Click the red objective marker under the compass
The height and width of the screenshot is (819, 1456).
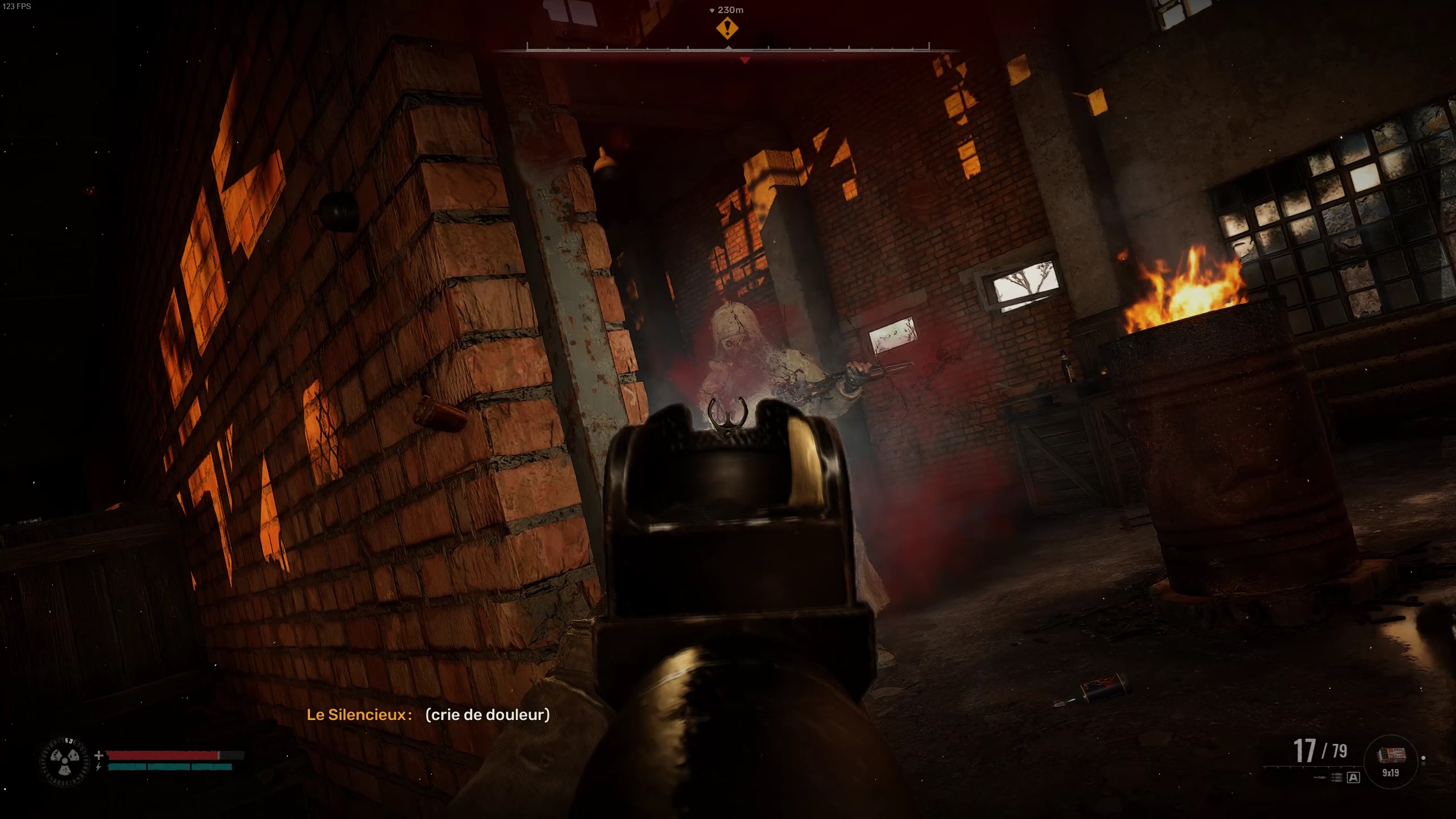(x=746, y=58)
